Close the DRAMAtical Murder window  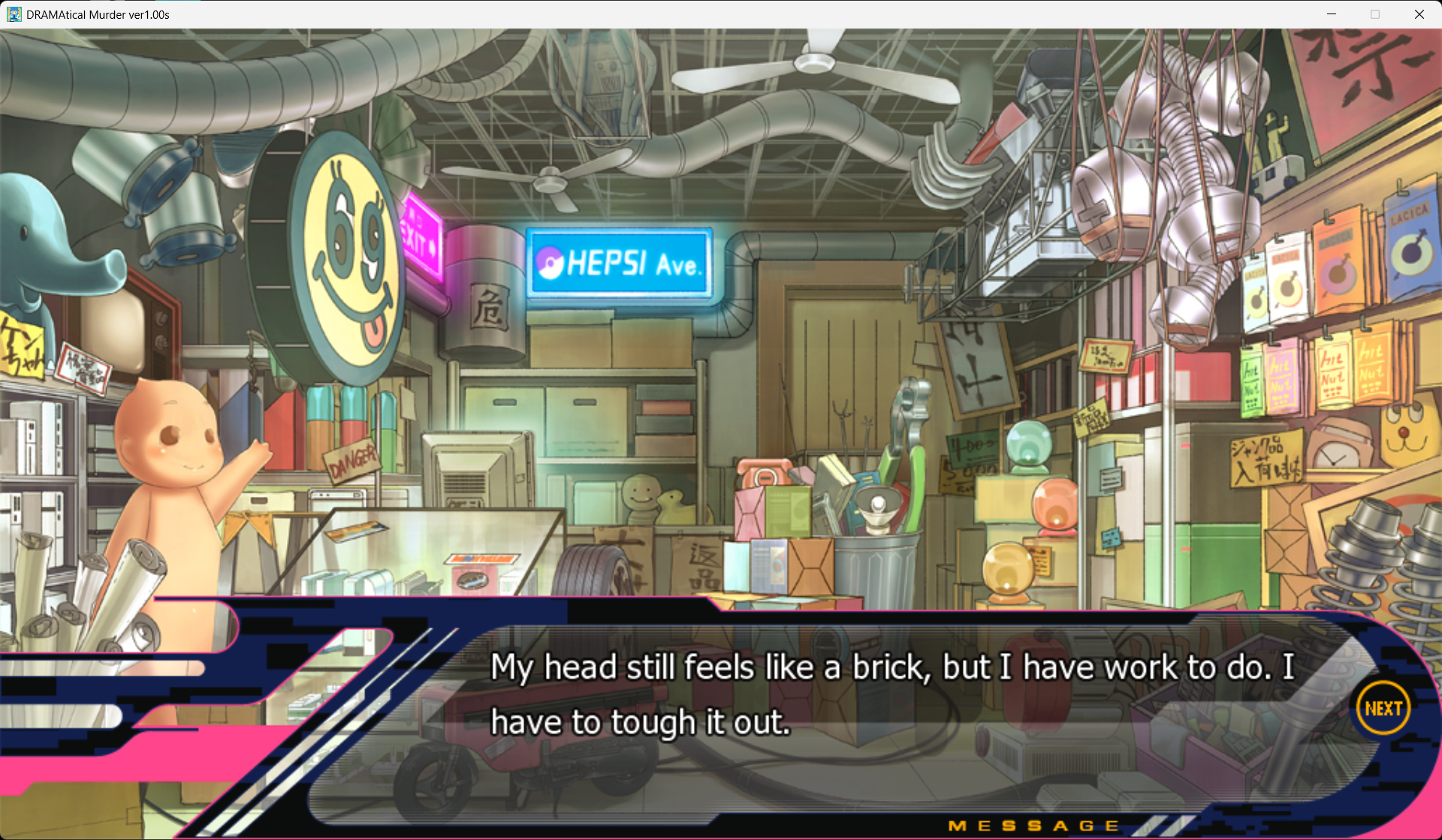(x=1419, y=14)
